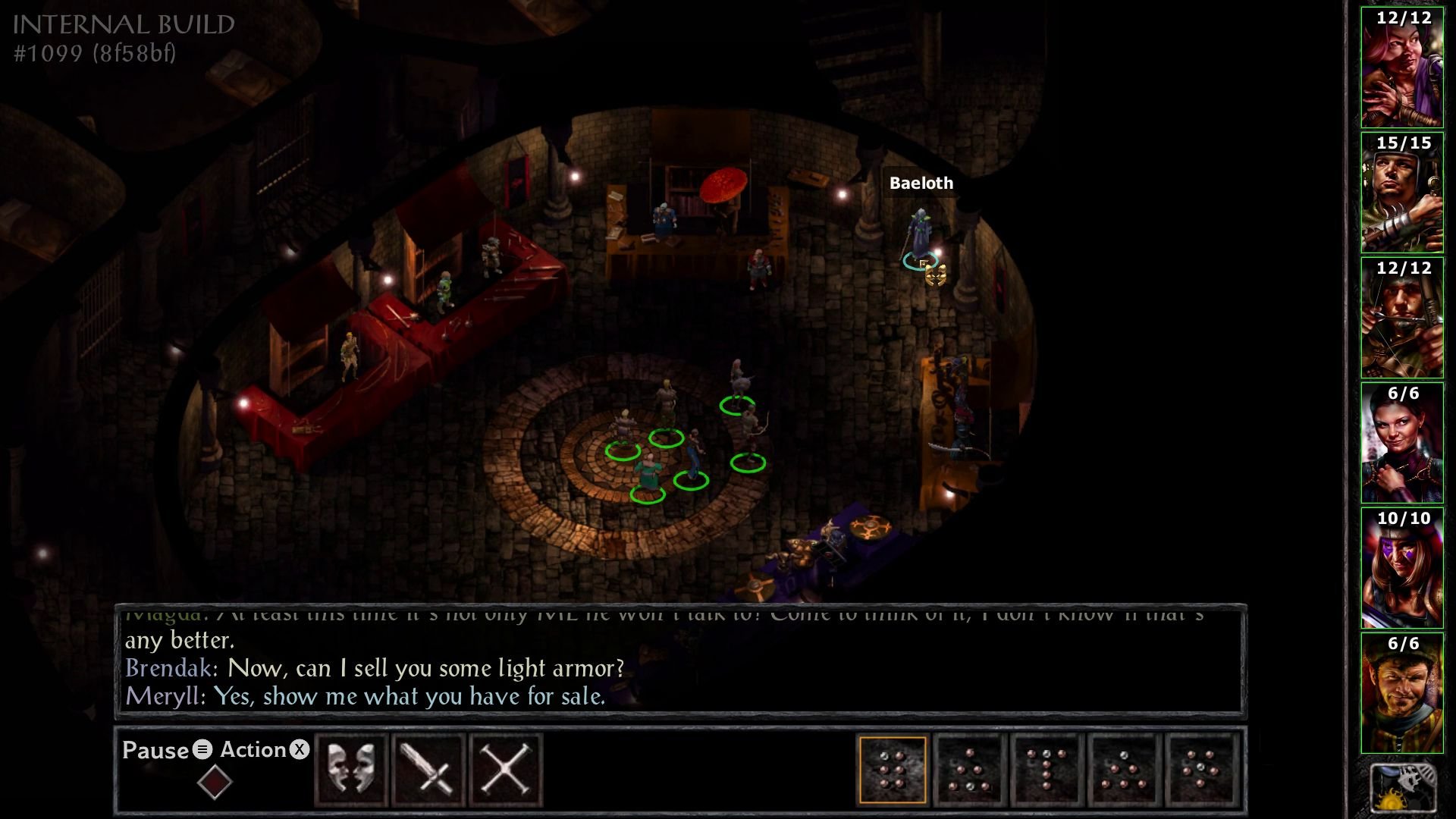Open the hamburger menu icon beside Pause
1456x819 pixels.
coord(202,751)
